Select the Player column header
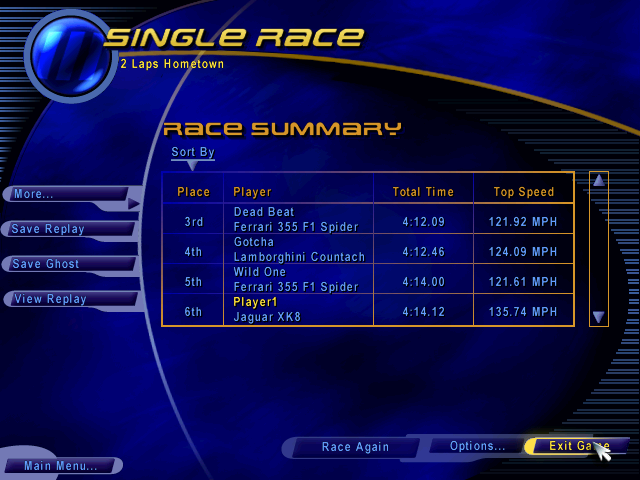 tap(252, 192)
